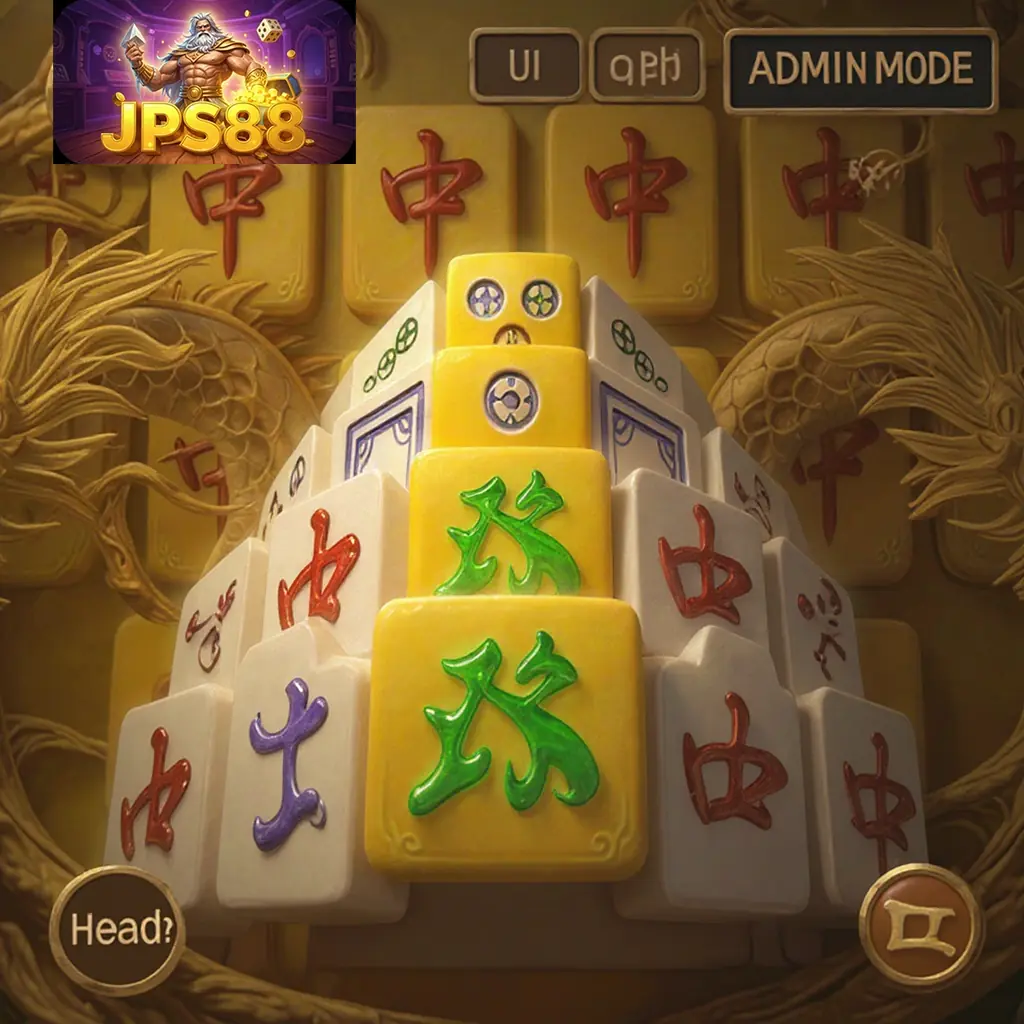This screenshot has height=1024, width=1024.
Task: Select the button beside ADMIN MODE
Action: point(647,66)
